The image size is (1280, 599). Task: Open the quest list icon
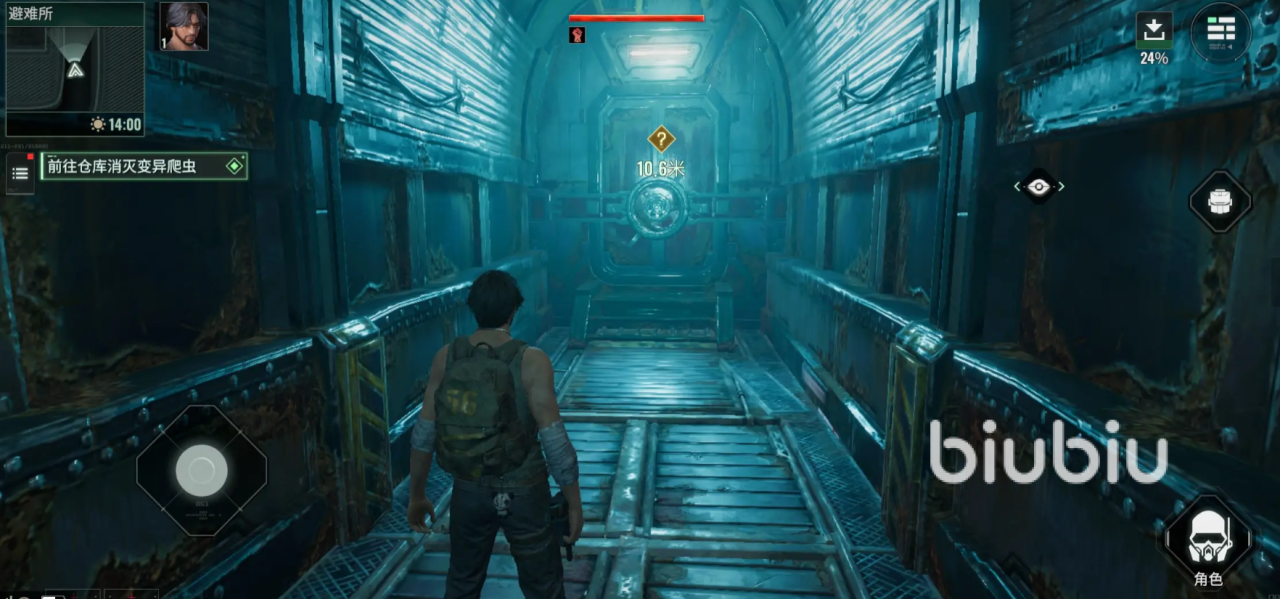pyautogui.click(x=20, y=174)
